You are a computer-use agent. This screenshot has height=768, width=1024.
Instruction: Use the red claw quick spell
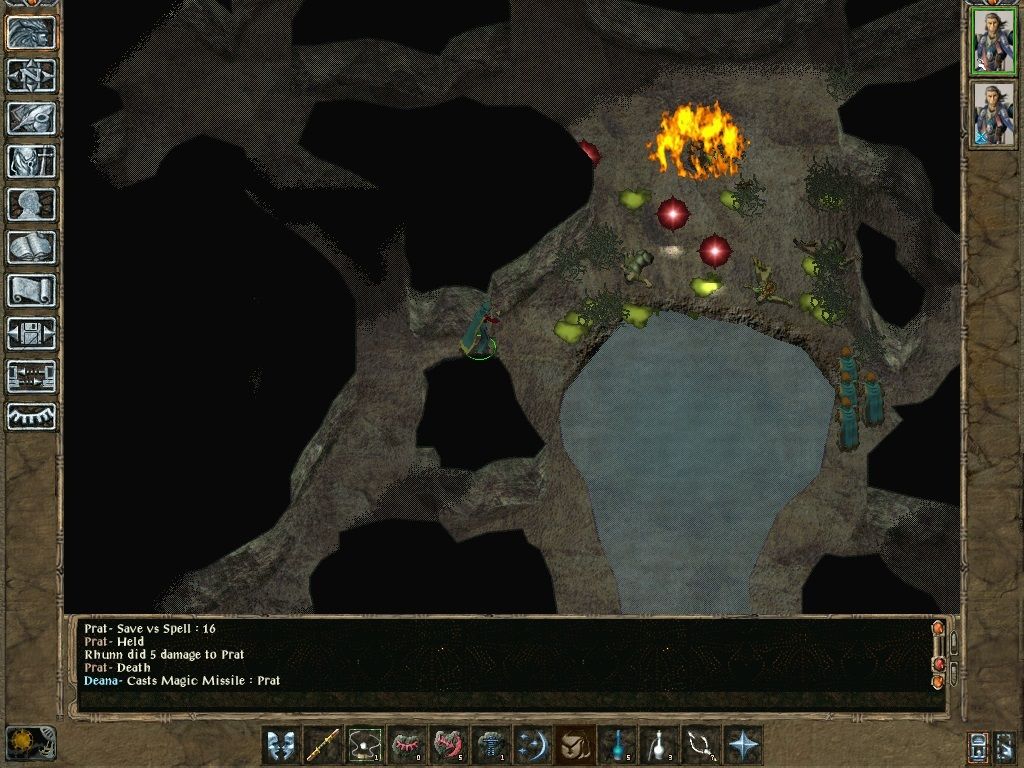pos(449,745)
